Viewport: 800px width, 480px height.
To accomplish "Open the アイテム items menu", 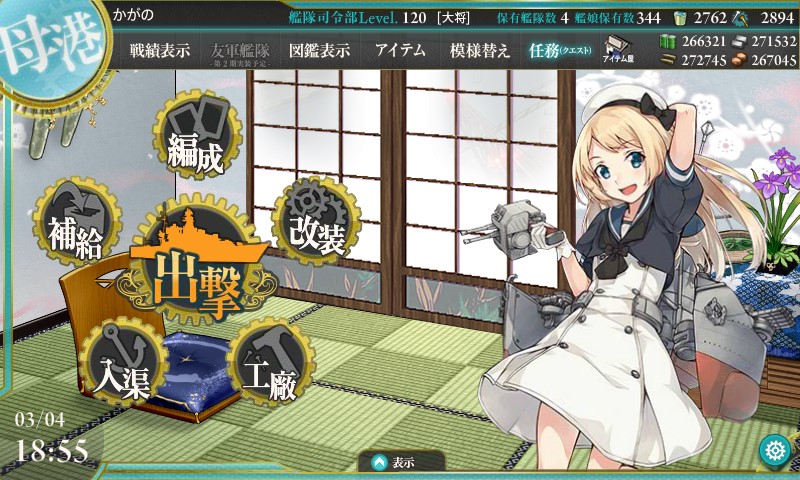I will click(x=400, y=51).
